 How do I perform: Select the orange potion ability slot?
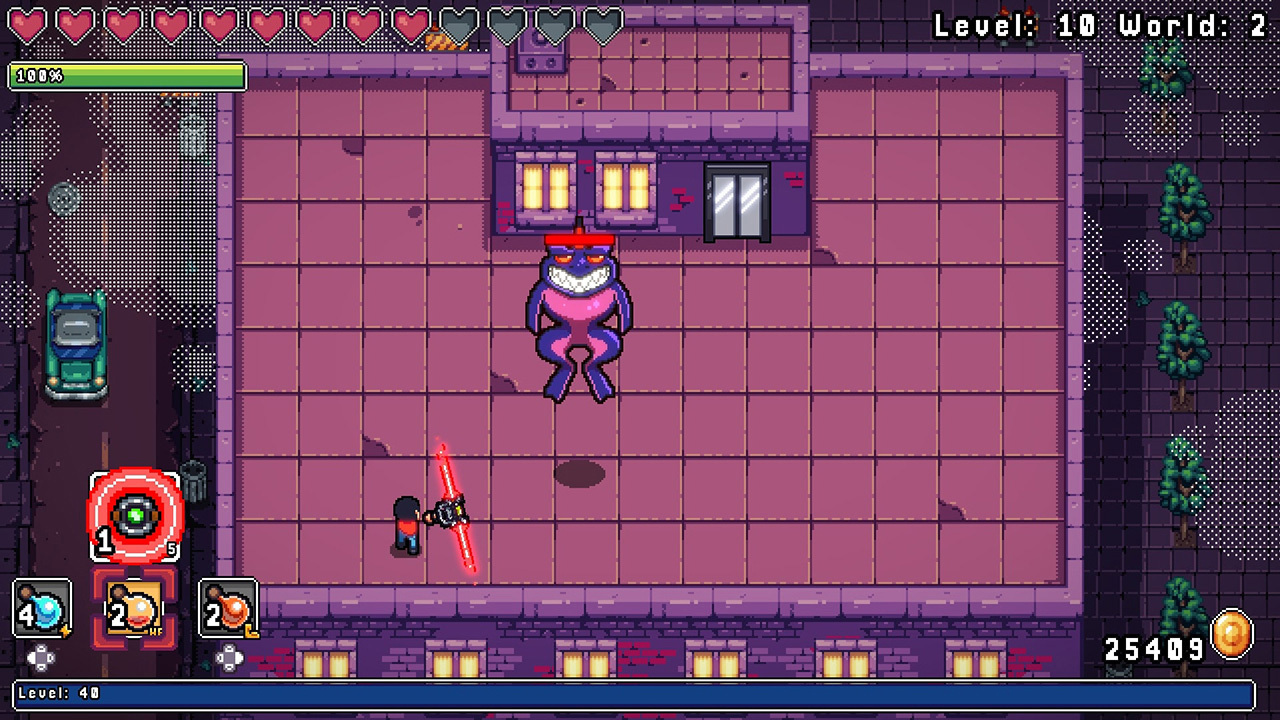click(227, 607)
